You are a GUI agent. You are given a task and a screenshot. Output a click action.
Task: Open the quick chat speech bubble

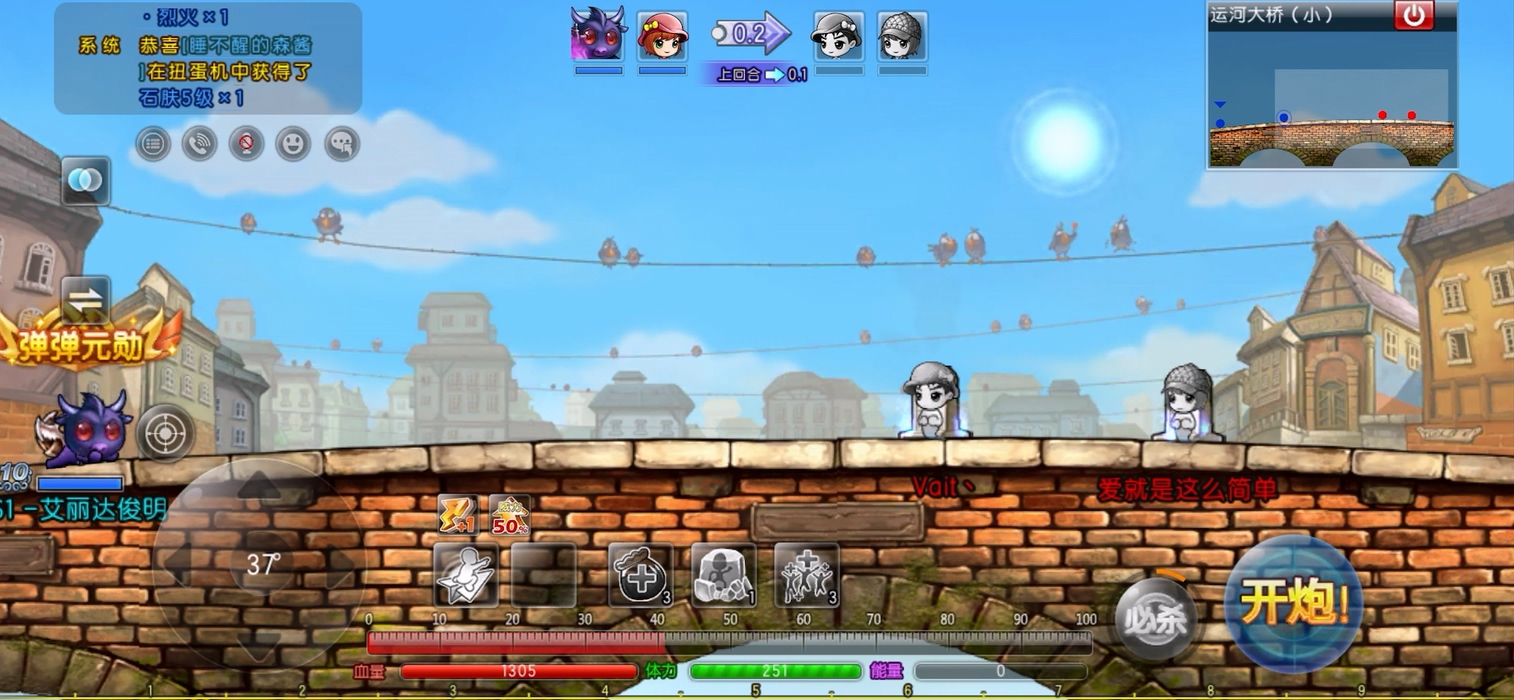(x=341, y=144)
